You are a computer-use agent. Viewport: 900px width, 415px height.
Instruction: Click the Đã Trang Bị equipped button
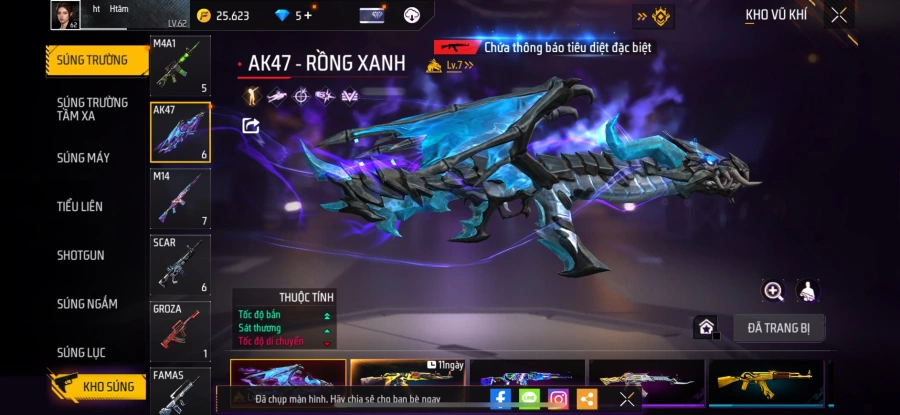[779, 327]
